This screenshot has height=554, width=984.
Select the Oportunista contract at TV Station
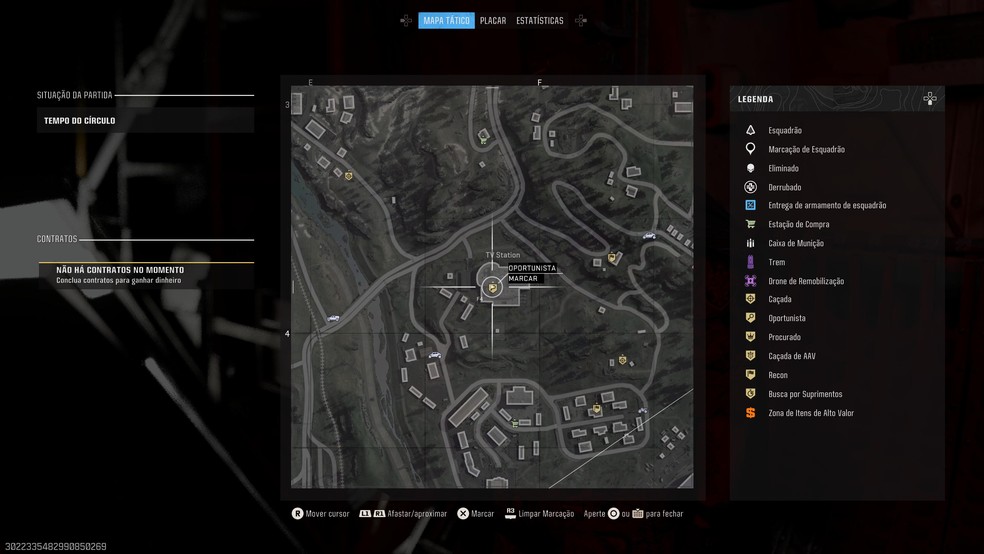tap(531, 268)
